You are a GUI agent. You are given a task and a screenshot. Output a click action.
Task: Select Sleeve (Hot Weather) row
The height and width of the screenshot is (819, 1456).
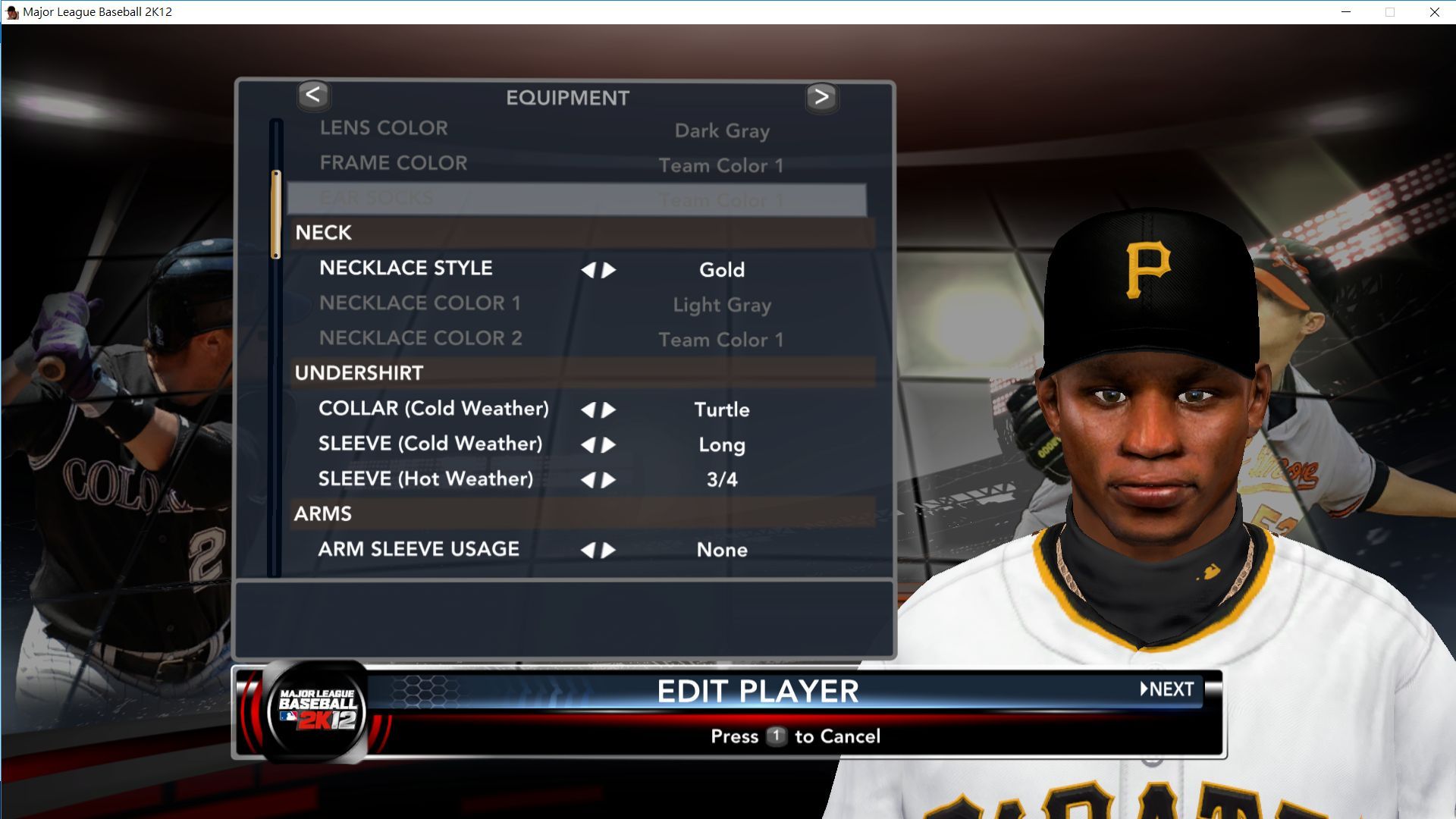click(x=425, y=479)
